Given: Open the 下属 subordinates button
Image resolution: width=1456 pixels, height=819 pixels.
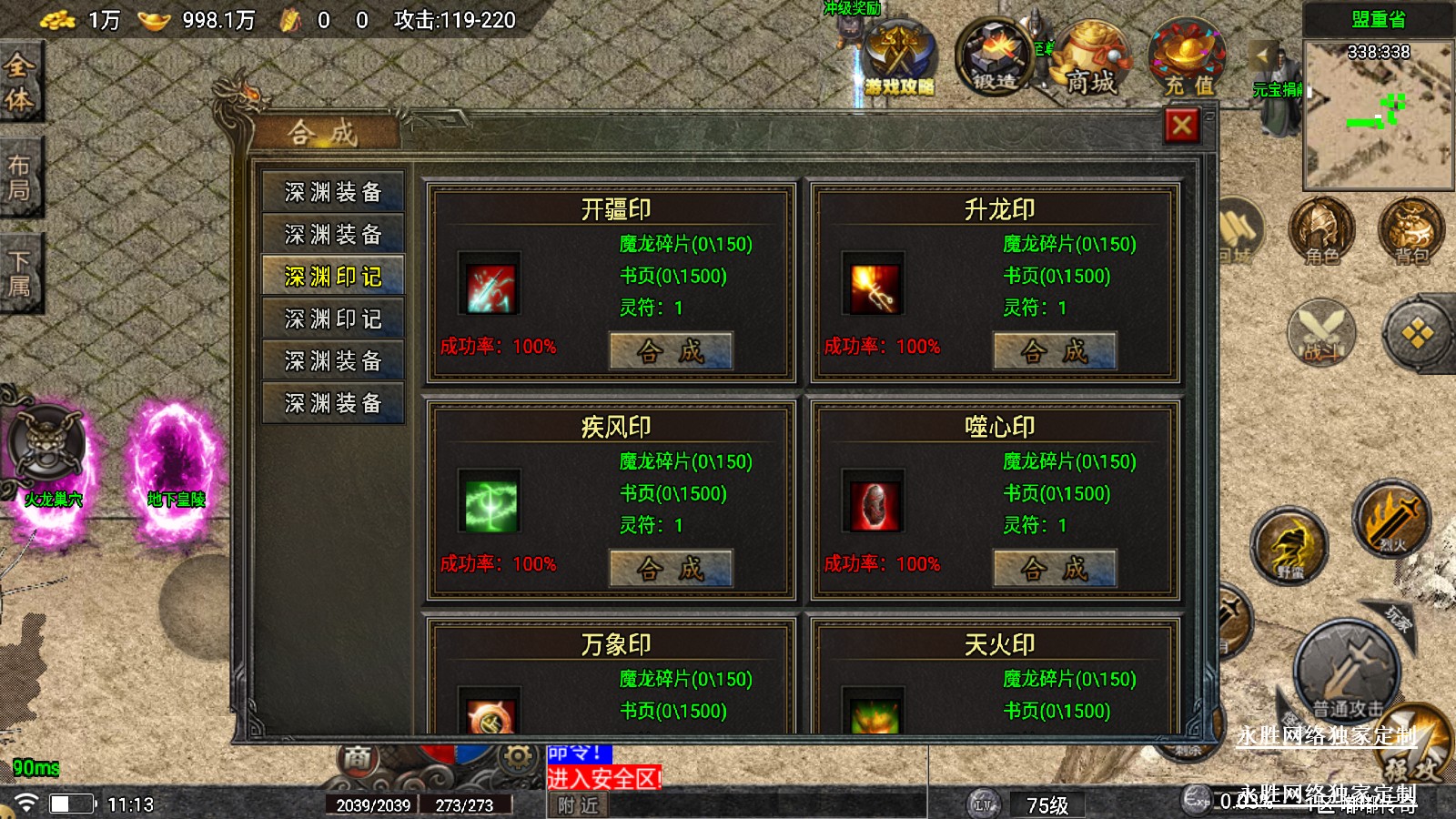Looking at the screenshot, I should point(20,273).
